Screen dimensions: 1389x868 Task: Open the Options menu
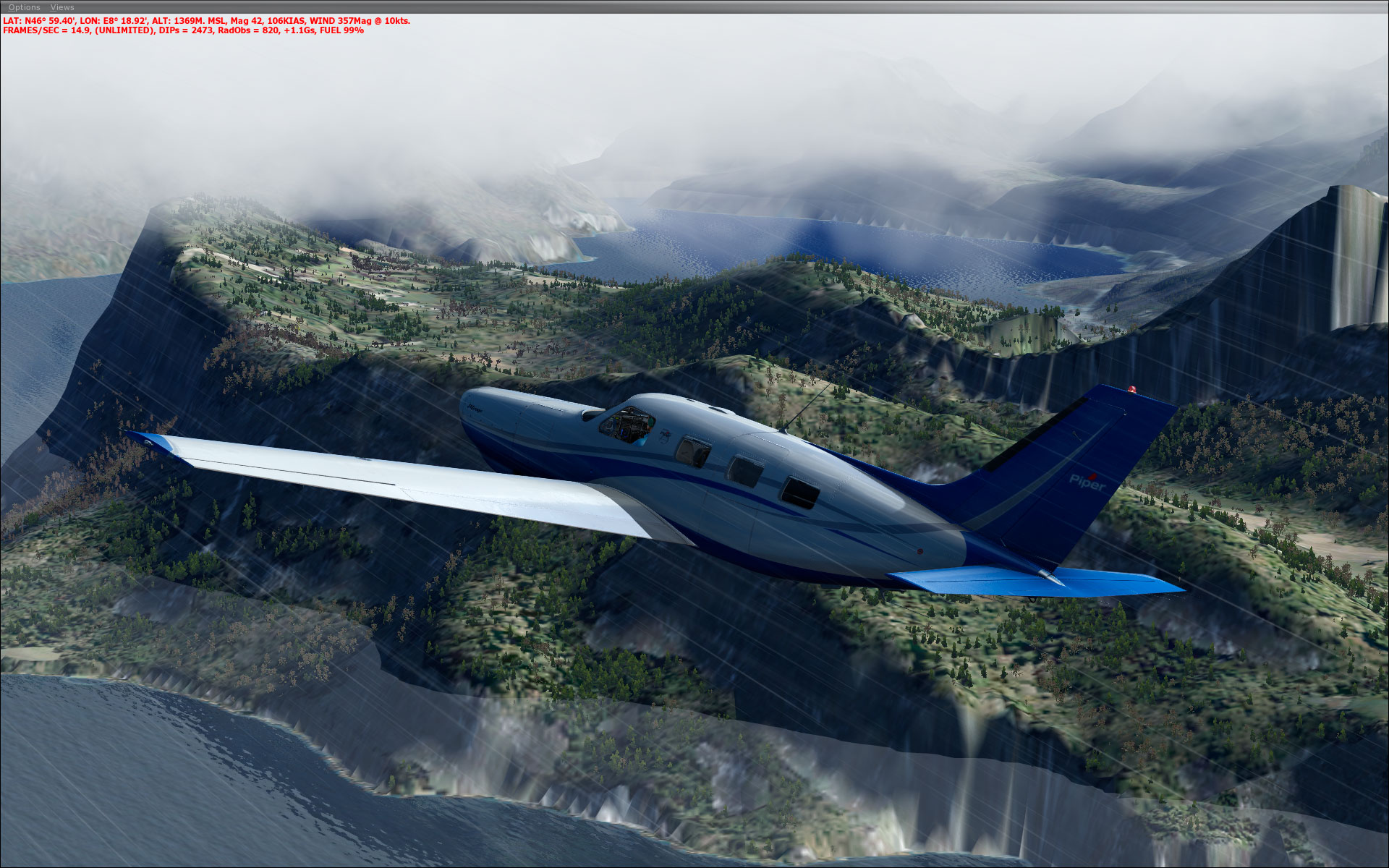pos(25,7)
